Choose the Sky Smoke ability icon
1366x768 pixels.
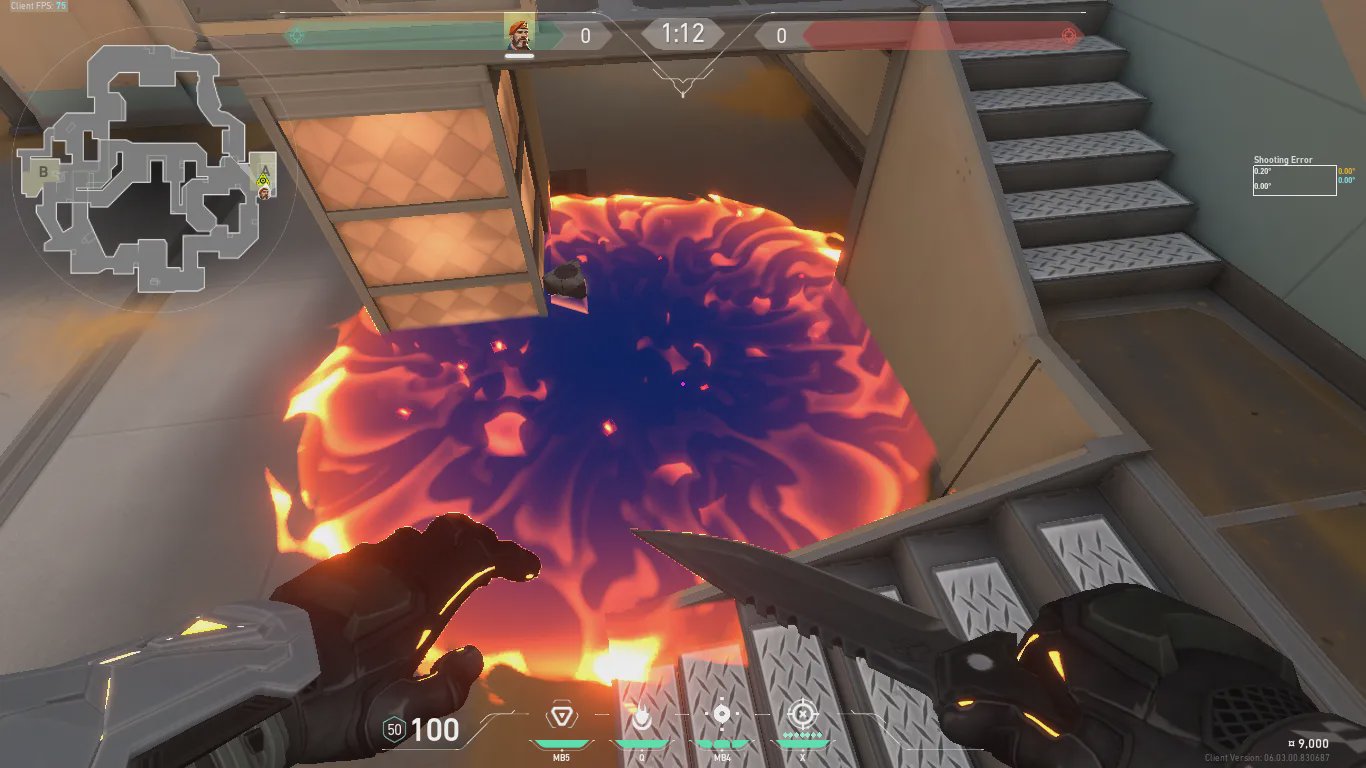point(721,716)
